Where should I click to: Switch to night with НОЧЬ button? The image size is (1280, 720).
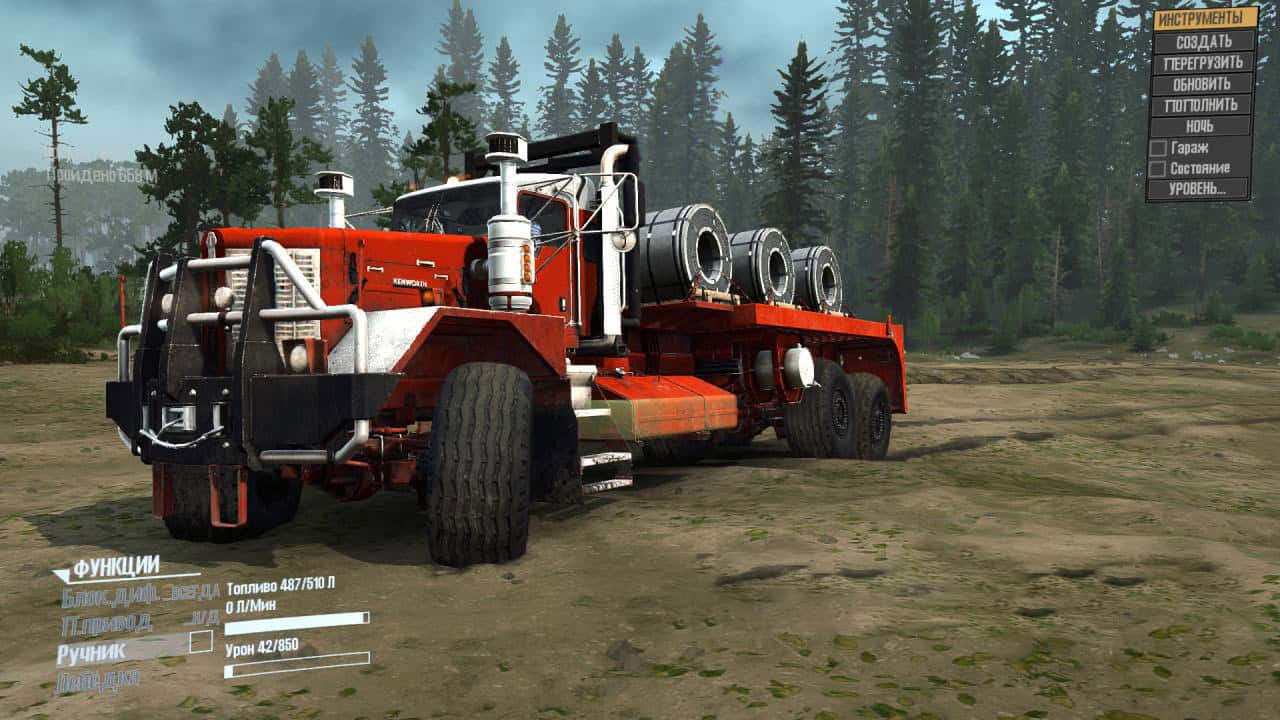pyautogui.click(x=1203, y=126)
